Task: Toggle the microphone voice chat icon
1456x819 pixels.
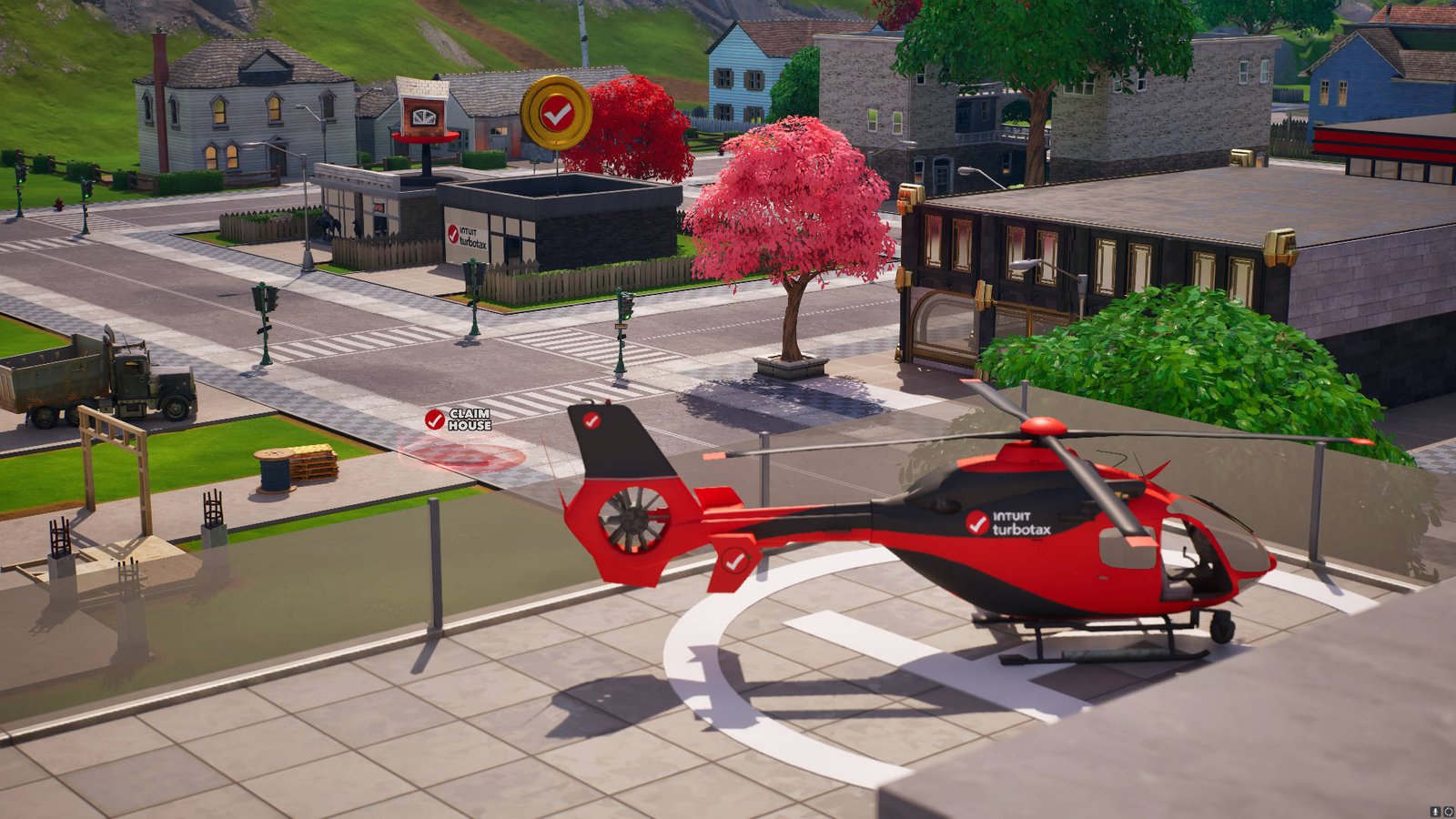Action: 1435,811
